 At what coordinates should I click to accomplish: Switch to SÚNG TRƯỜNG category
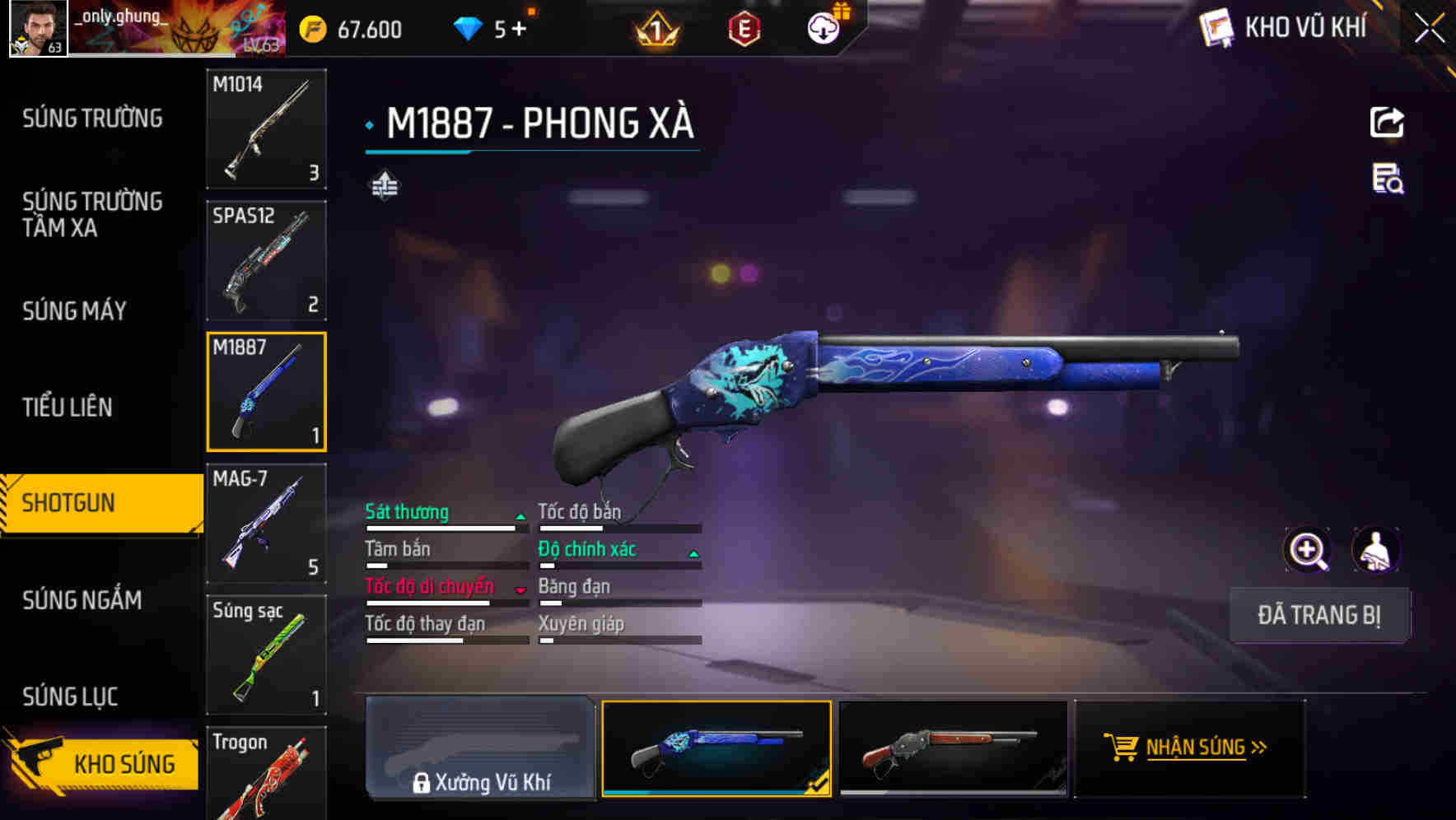tap(91, 118)
